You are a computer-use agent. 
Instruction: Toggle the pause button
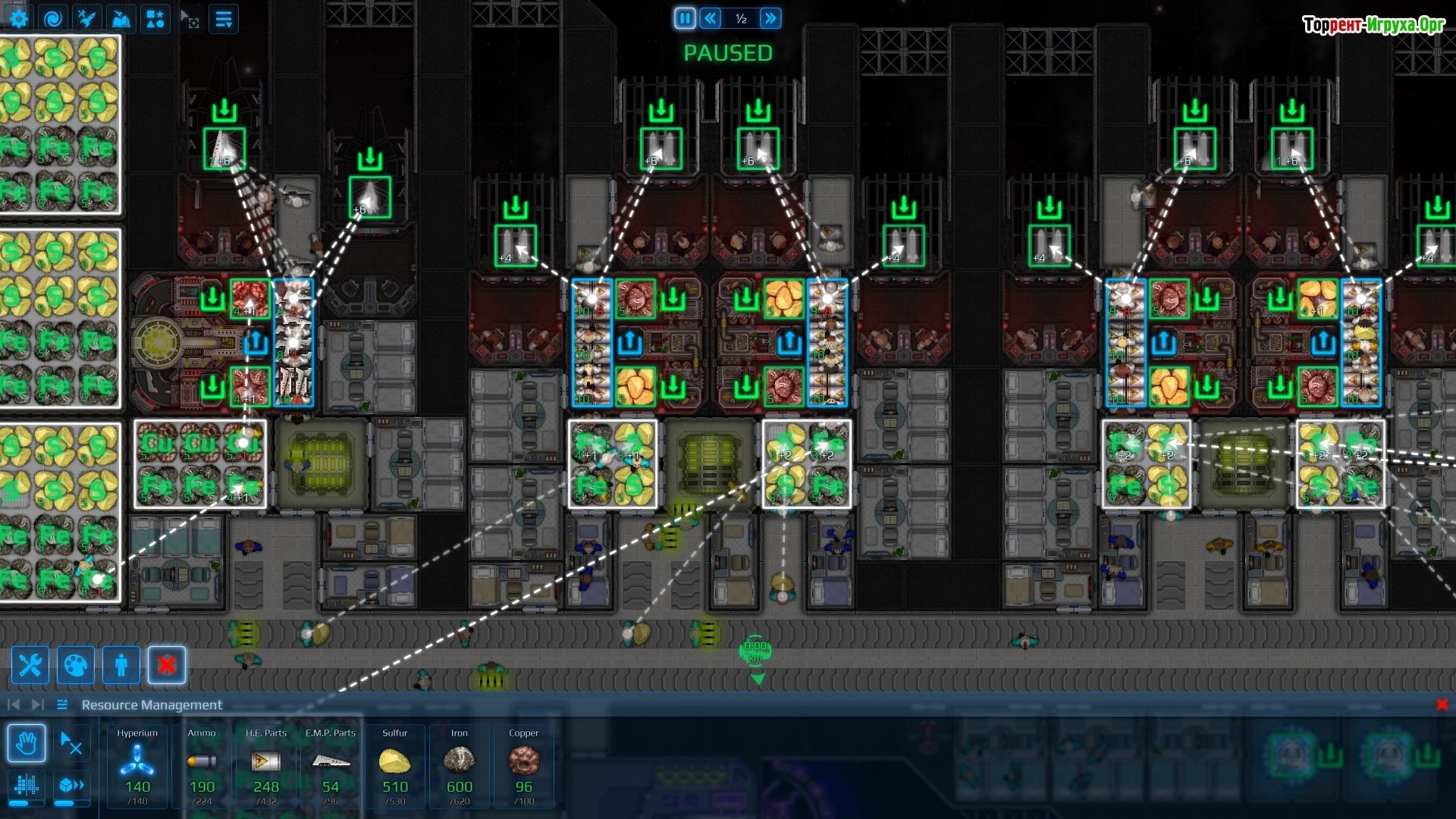(685, 18)
